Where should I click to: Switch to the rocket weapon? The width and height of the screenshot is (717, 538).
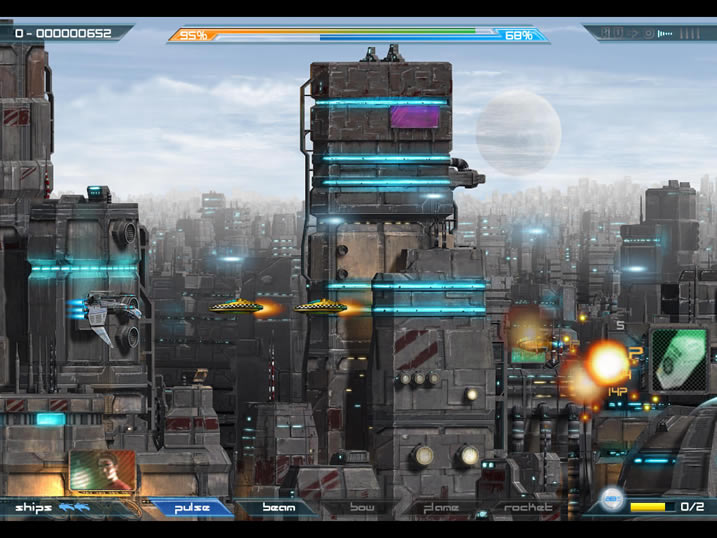coord(527,508)
